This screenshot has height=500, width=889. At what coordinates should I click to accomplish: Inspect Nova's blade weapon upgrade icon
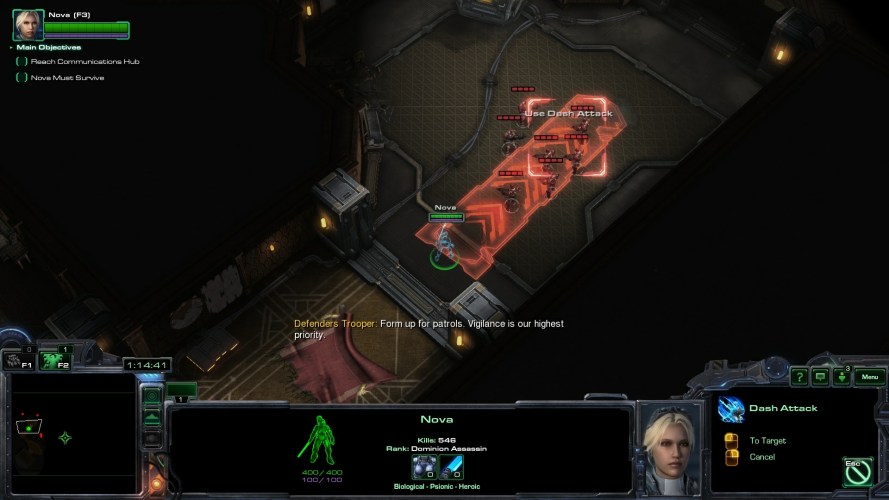(x=452, y=467)
